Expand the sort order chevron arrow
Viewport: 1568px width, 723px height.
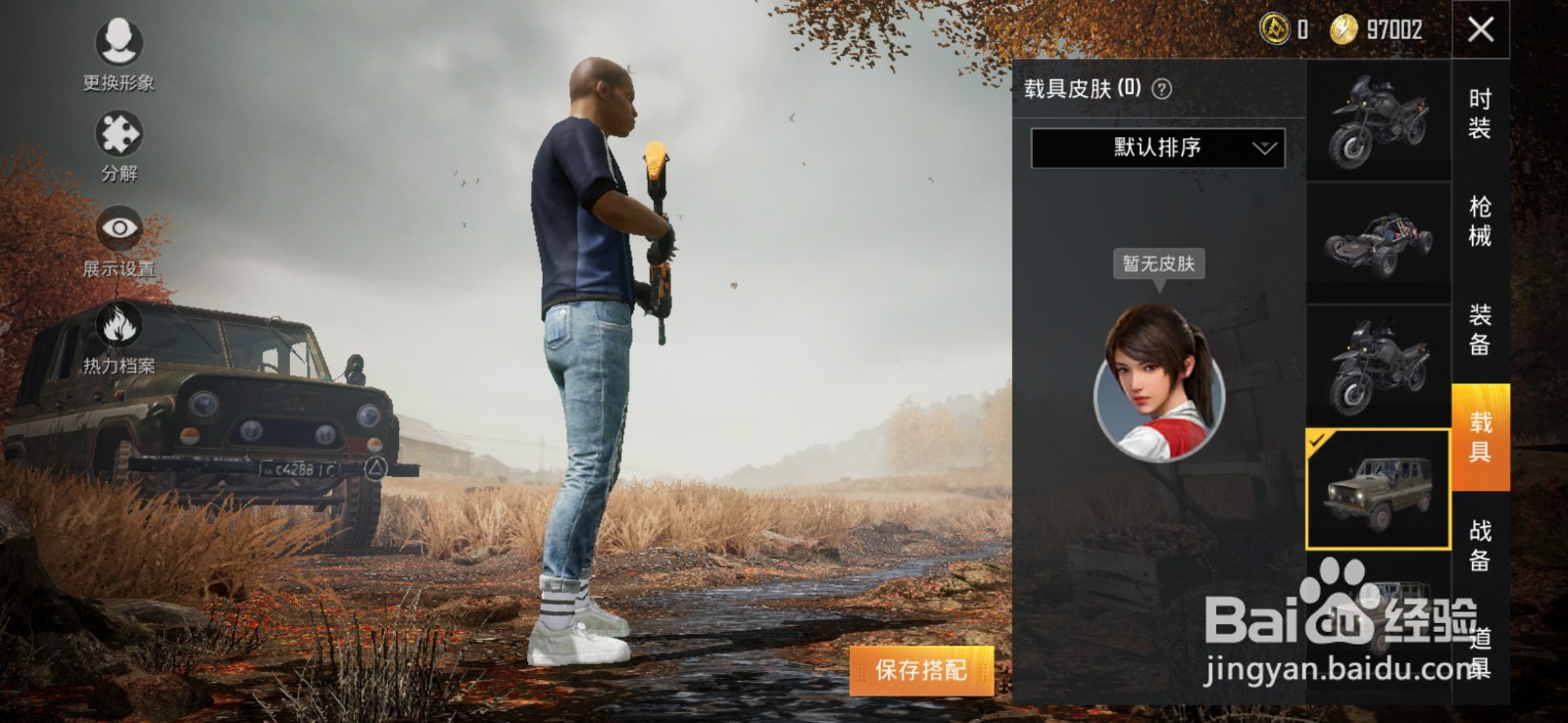(1264, 149)
